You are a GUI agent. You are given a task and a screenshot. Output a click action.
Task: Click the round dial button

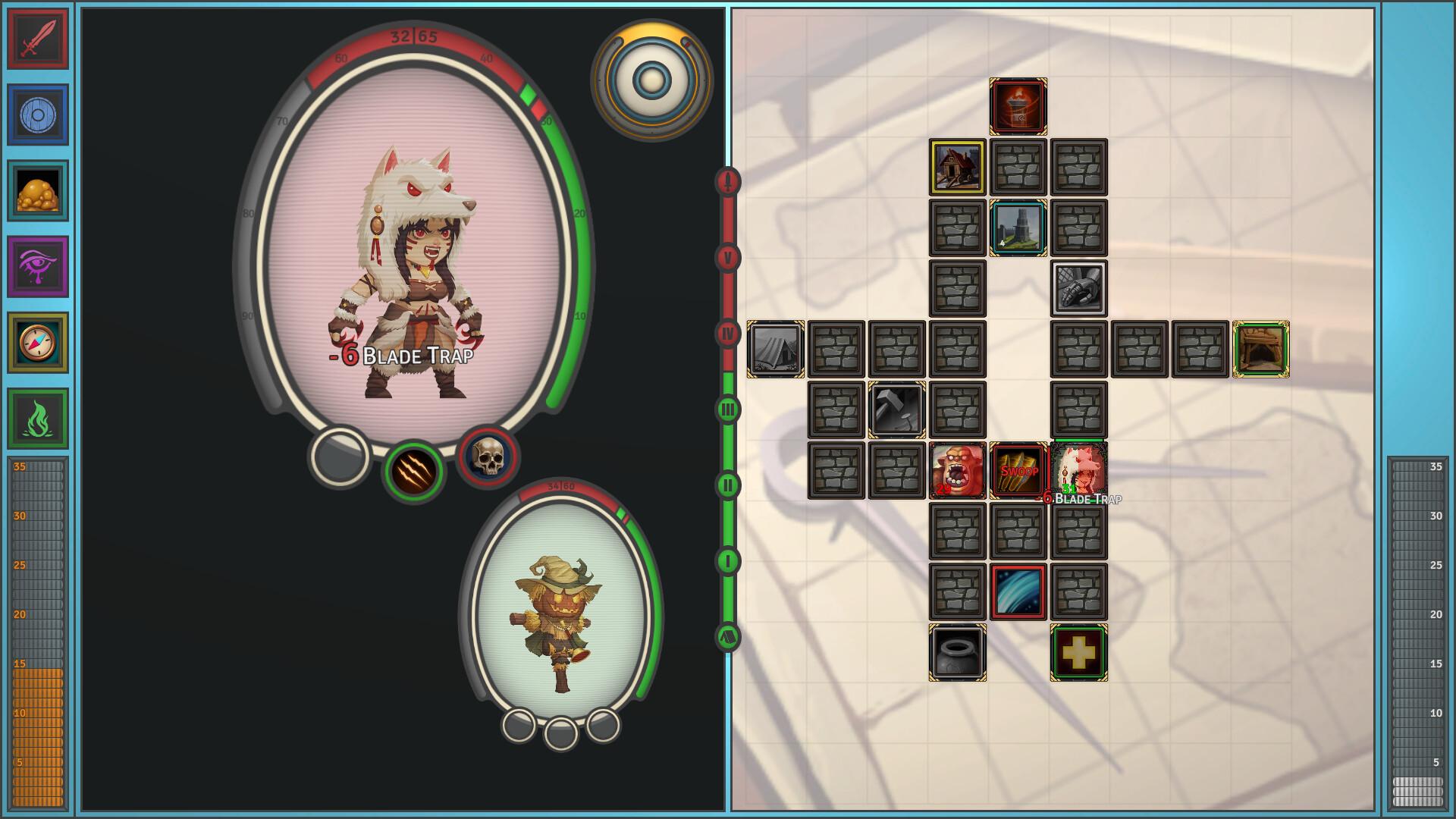651,79
